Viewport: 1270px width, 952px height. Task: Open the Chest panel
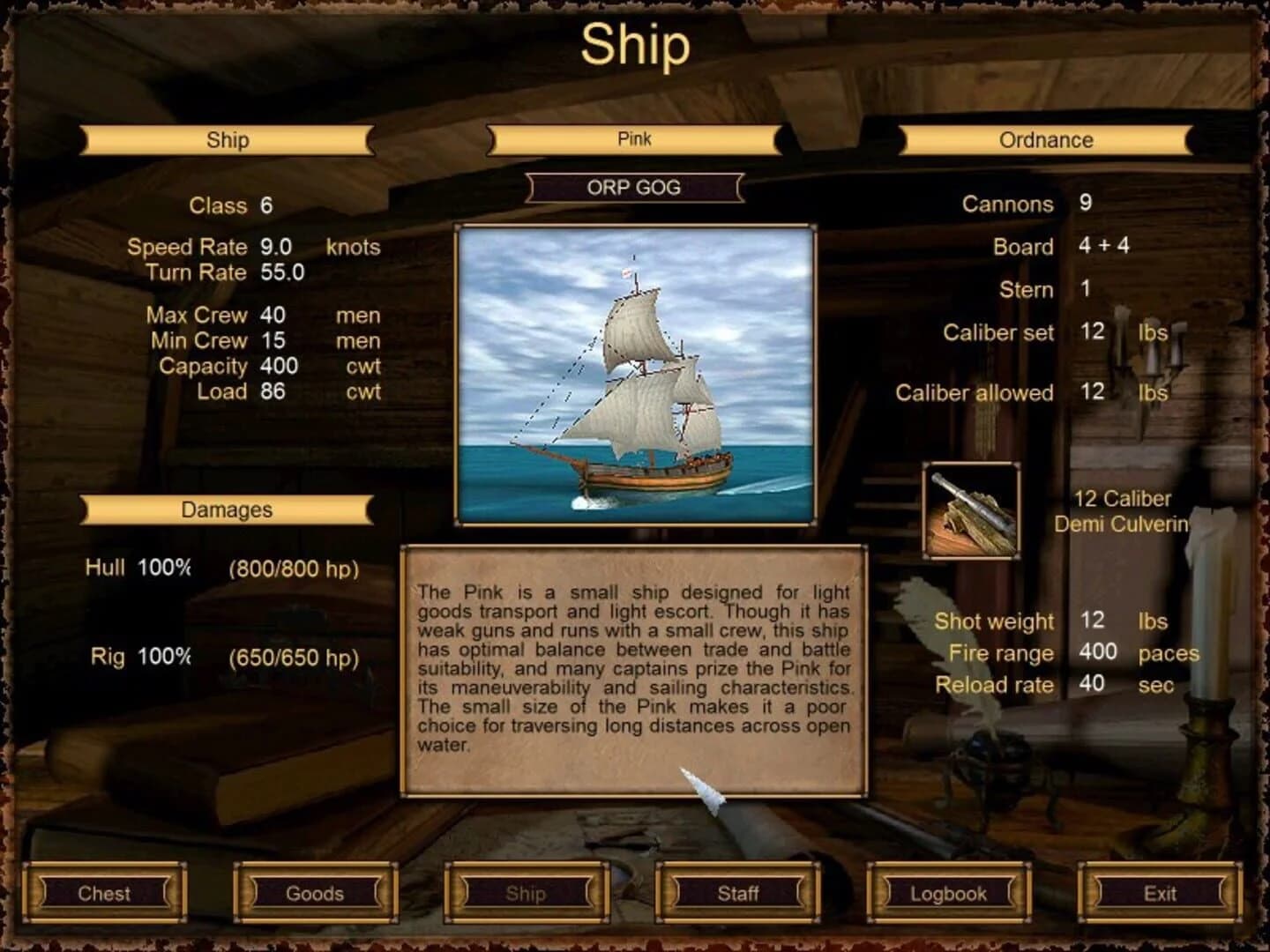point(104,893)
